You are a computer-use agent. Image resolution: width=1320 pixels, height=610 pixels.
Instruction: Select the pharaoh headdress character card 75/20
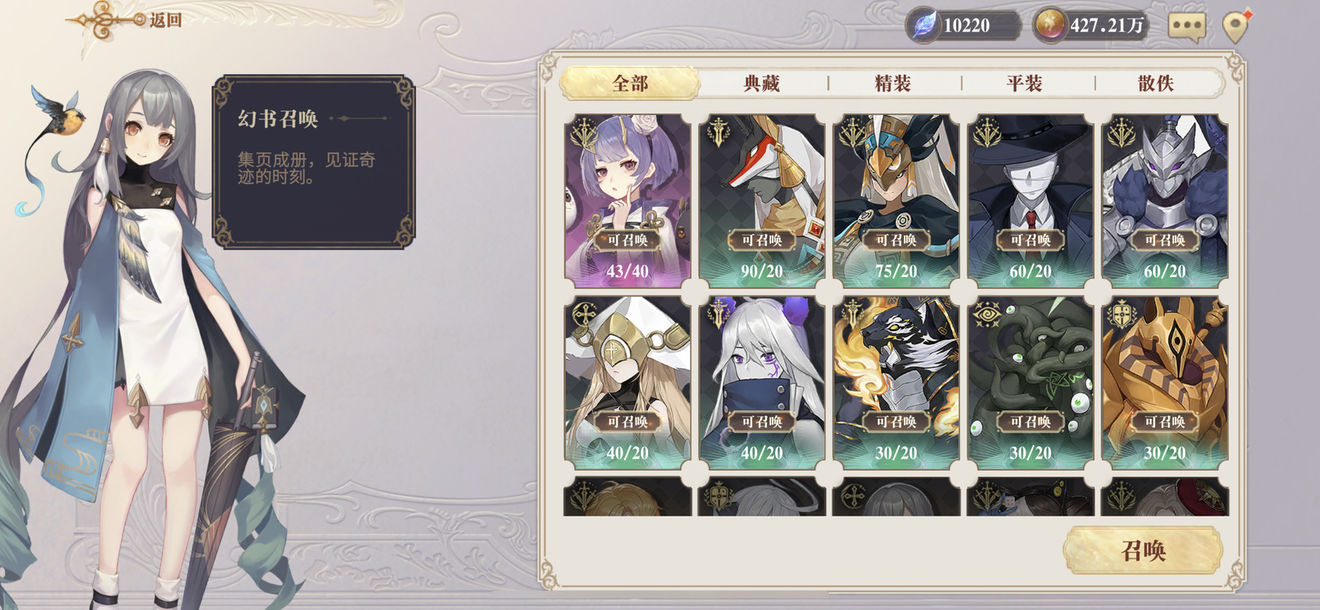click(x=896, y=200)
